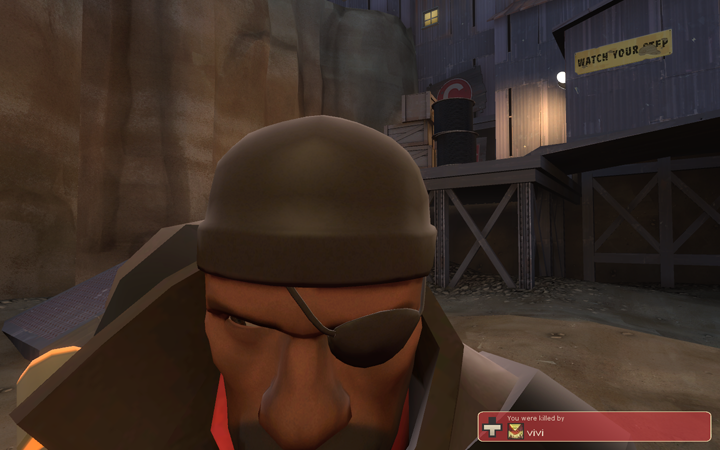Click the killer's avatar next to vivi
This screenshot has width=720, height=450.
point(516,431)
